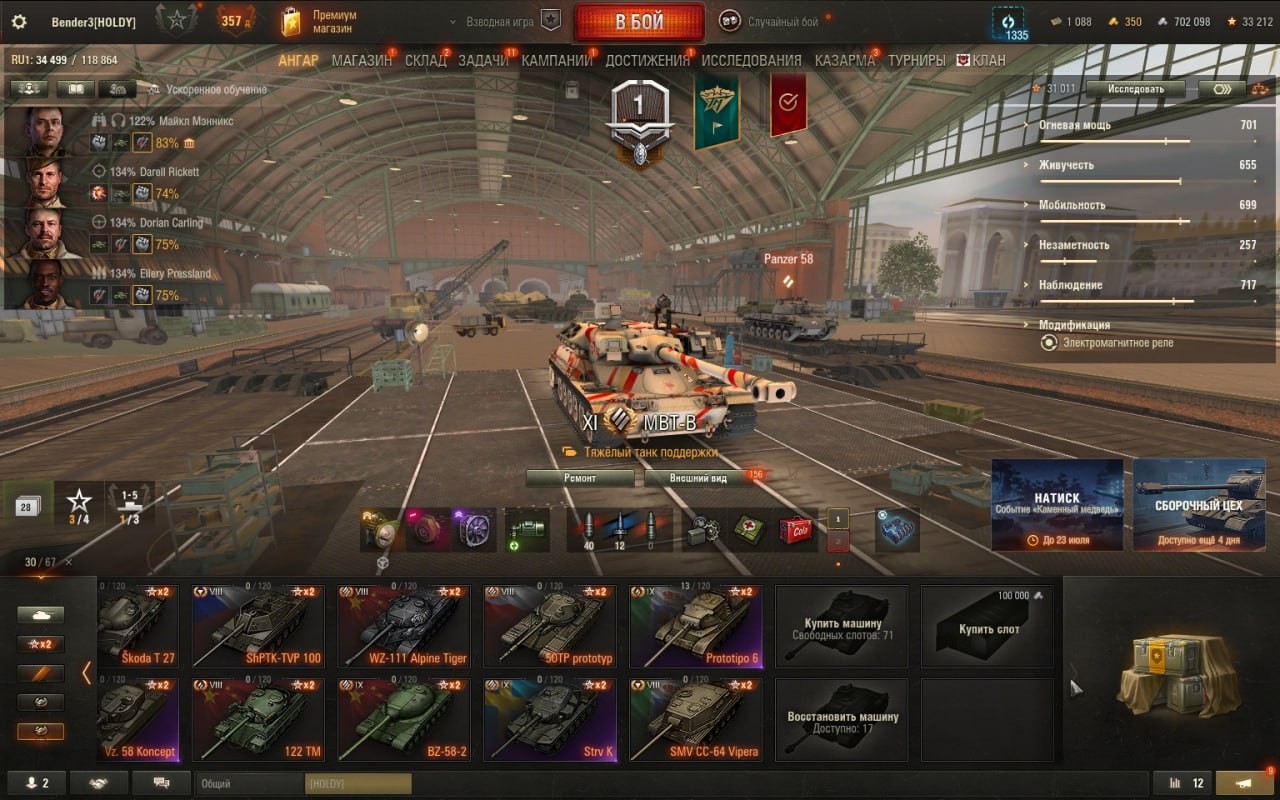Show the ДОСТИЖЕНИЯ tab
The image size is (1280, 800).
pyautogui.click(x=647, y=60)
